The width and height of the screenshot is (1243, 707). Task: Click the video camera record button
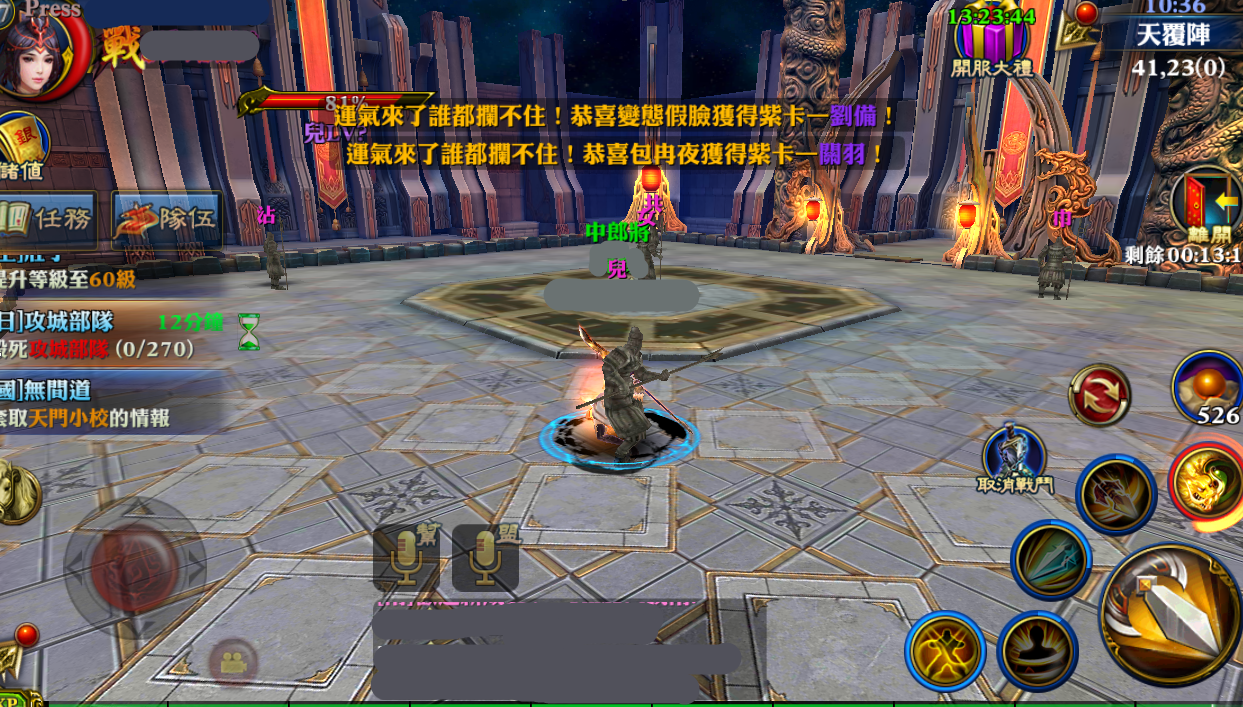233,662
